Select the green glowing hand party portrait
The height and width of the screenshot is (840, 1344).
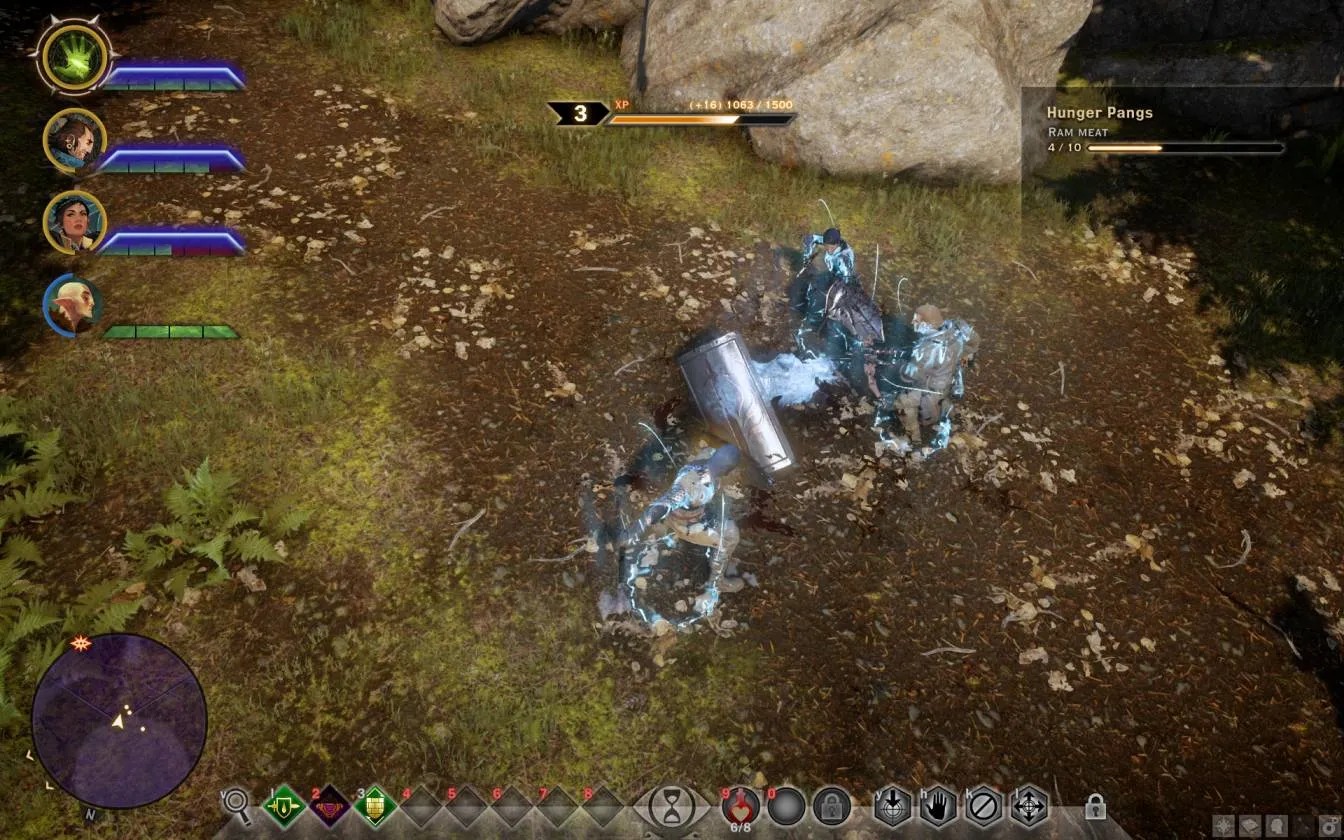coord(75,56)
